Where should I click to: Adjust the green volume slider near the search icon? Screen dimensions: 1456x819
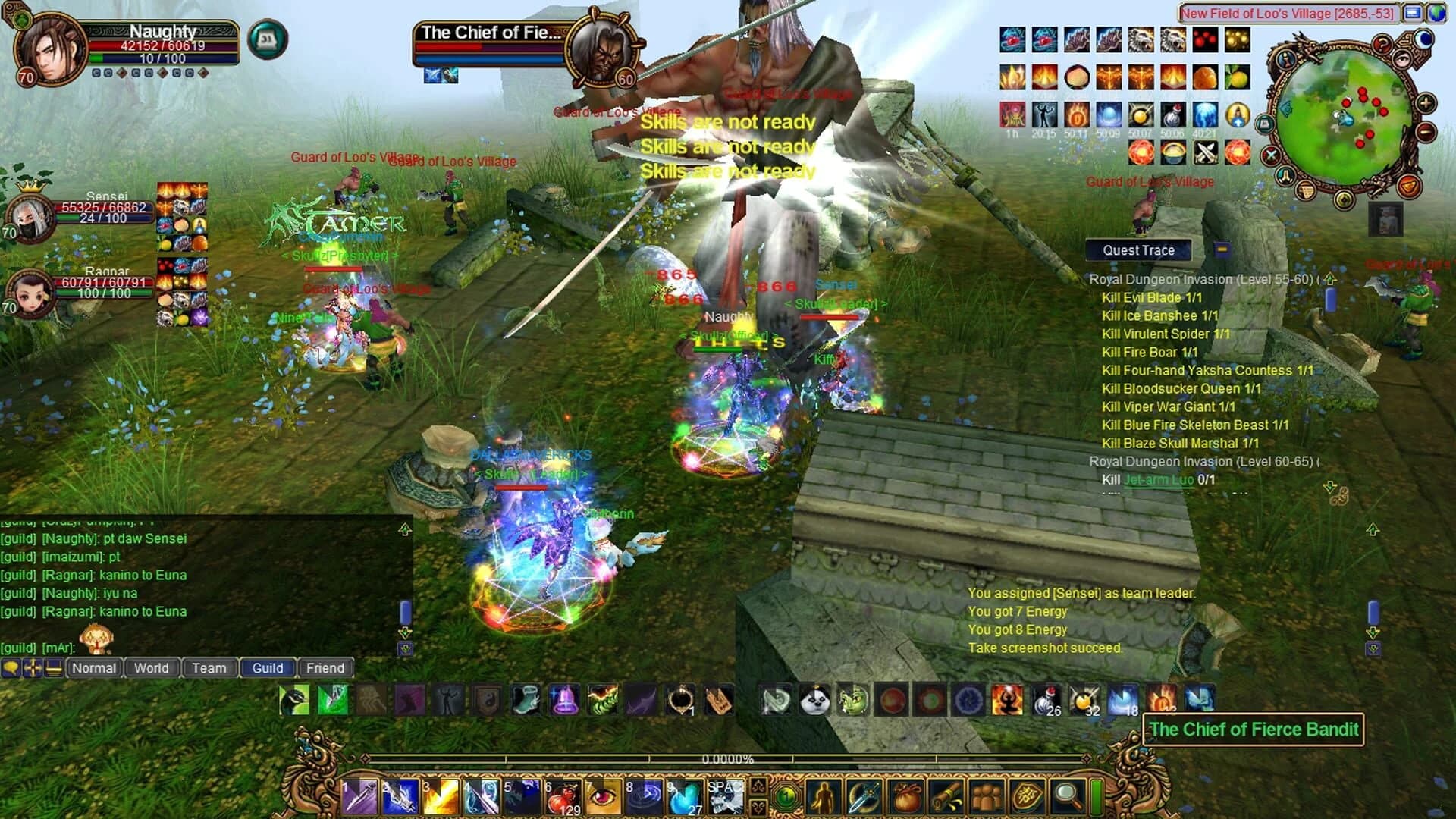coord(1098,796)
